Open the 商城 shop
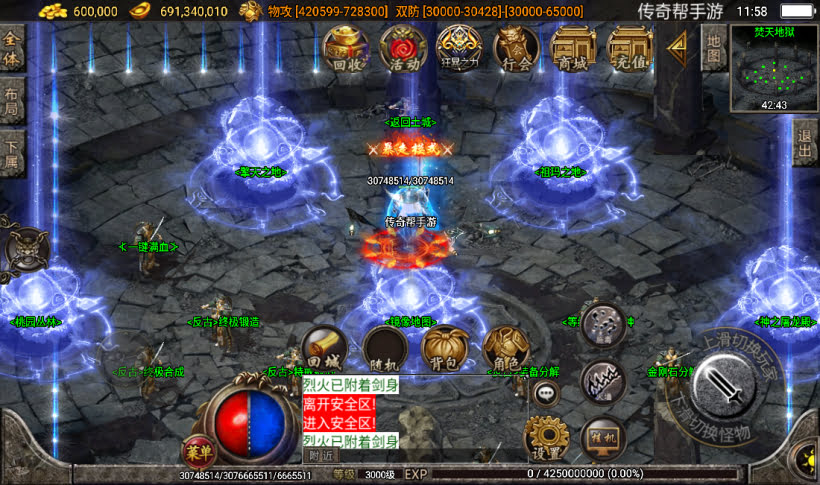This screenshot has height=485, width=820. [573, 49]
